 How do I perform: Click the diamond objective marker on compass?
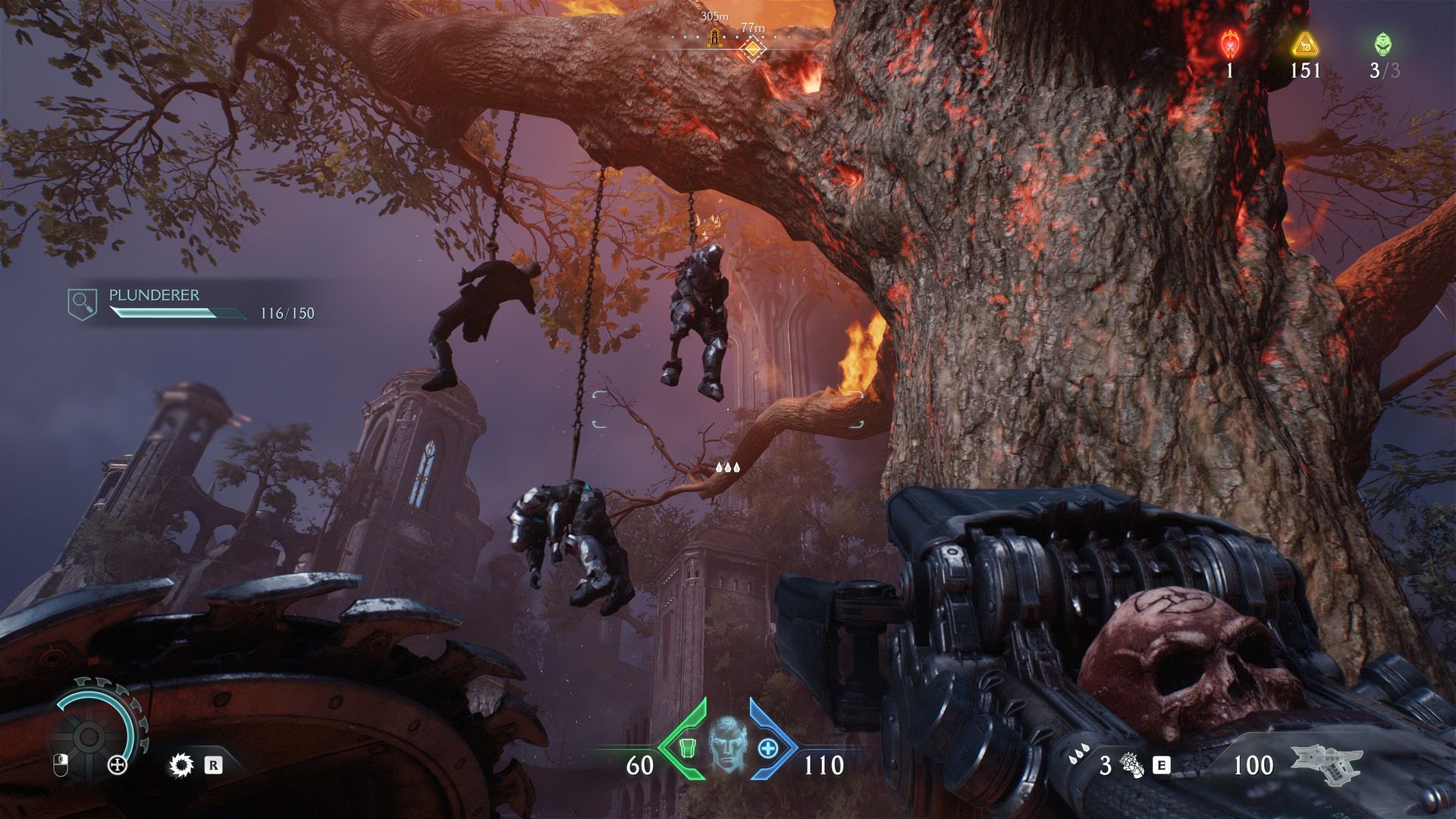[752, 49]
